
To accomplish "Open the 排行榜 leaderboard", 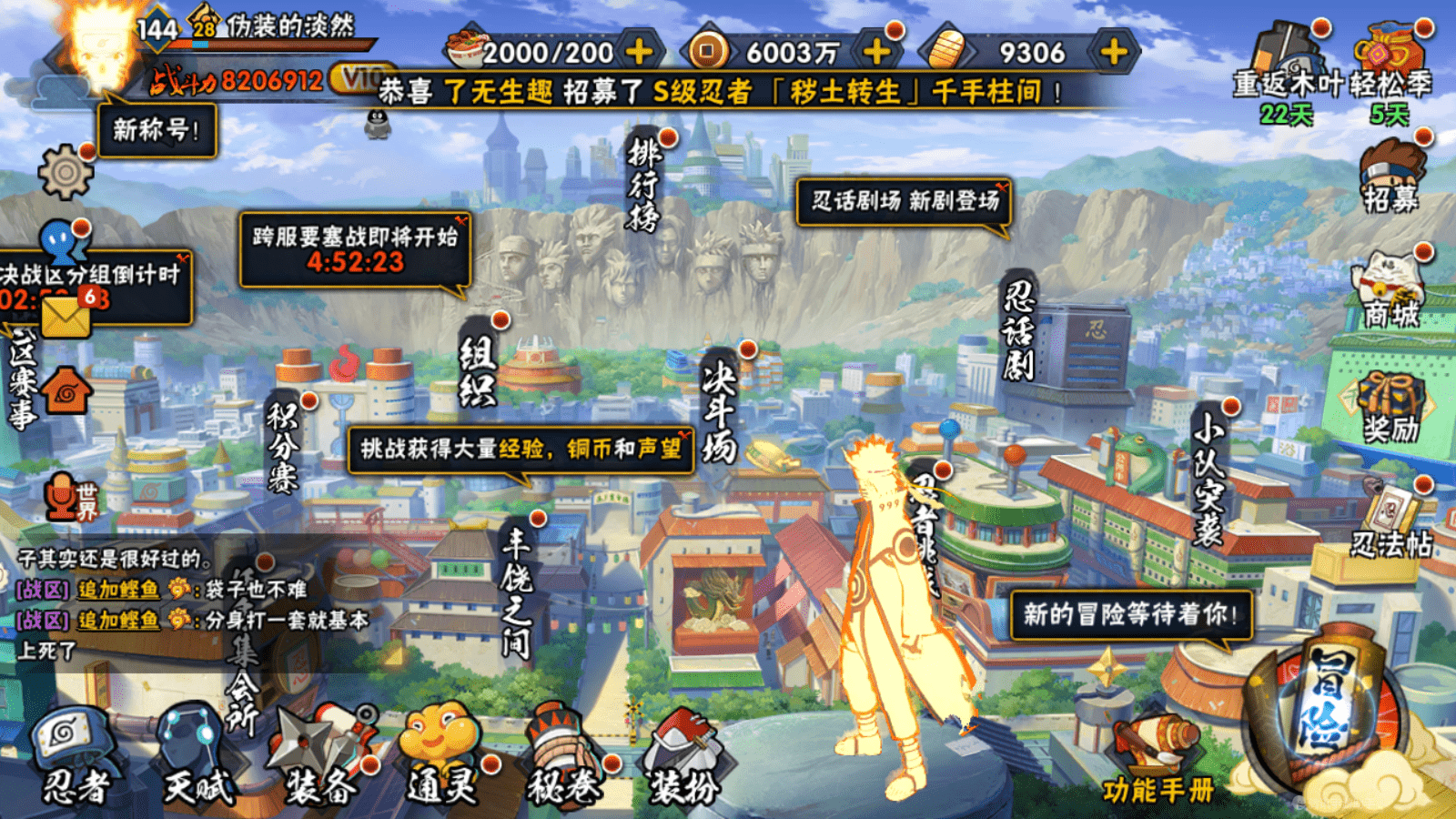I will tap(644, 182).
